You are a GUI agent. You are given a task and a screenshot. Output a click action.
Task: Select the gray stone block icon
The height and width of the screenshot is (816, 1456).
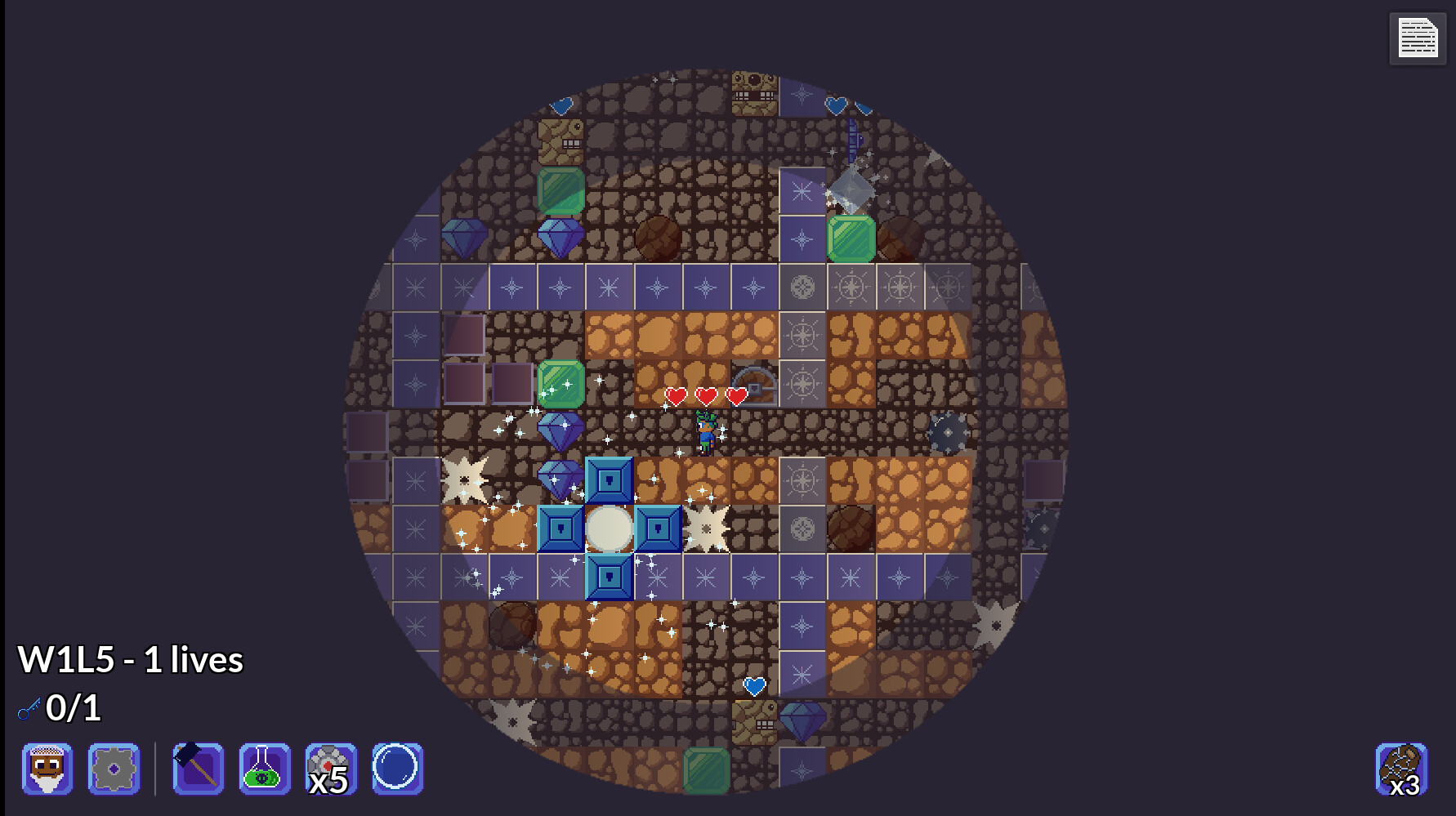114,769
